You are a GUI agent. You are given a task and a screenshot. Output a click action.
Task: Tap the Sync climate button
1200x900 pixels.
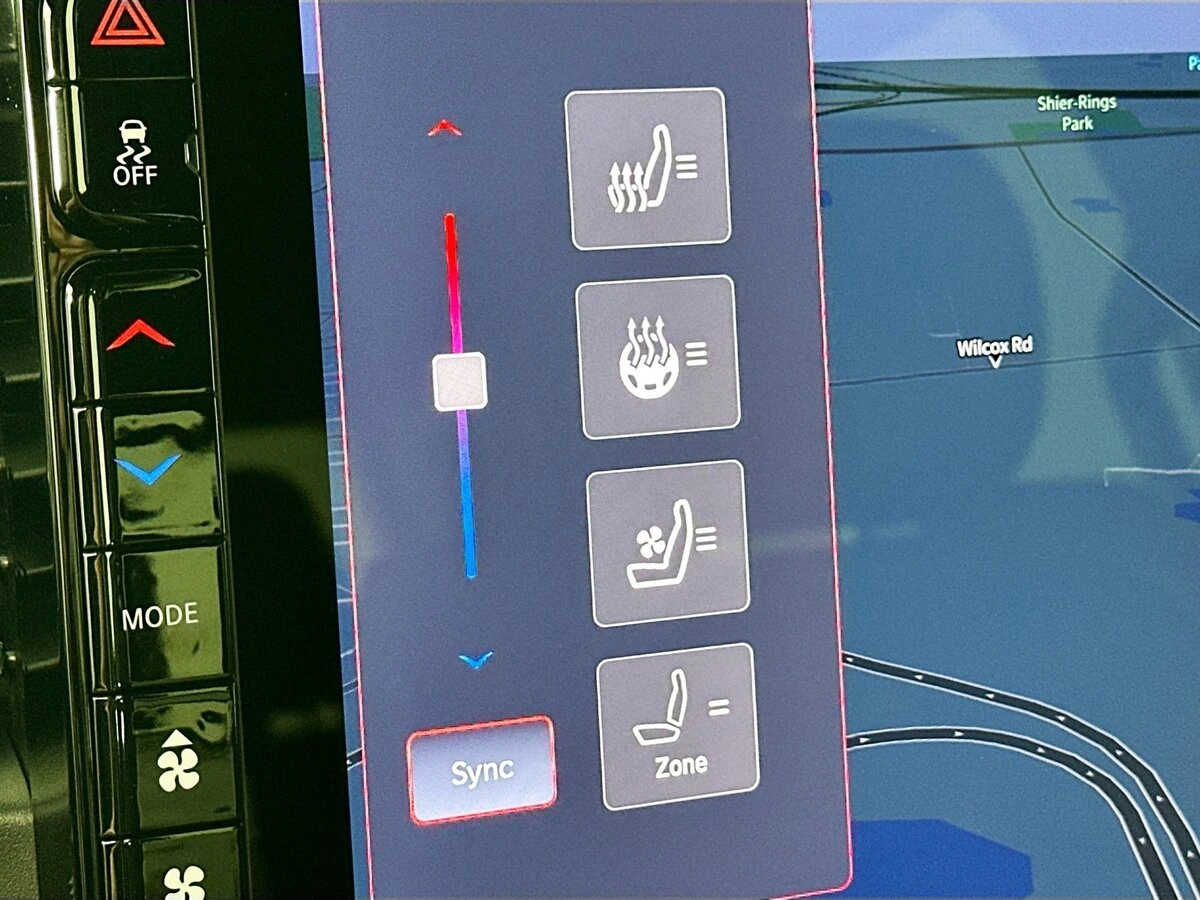pos(481,770)
